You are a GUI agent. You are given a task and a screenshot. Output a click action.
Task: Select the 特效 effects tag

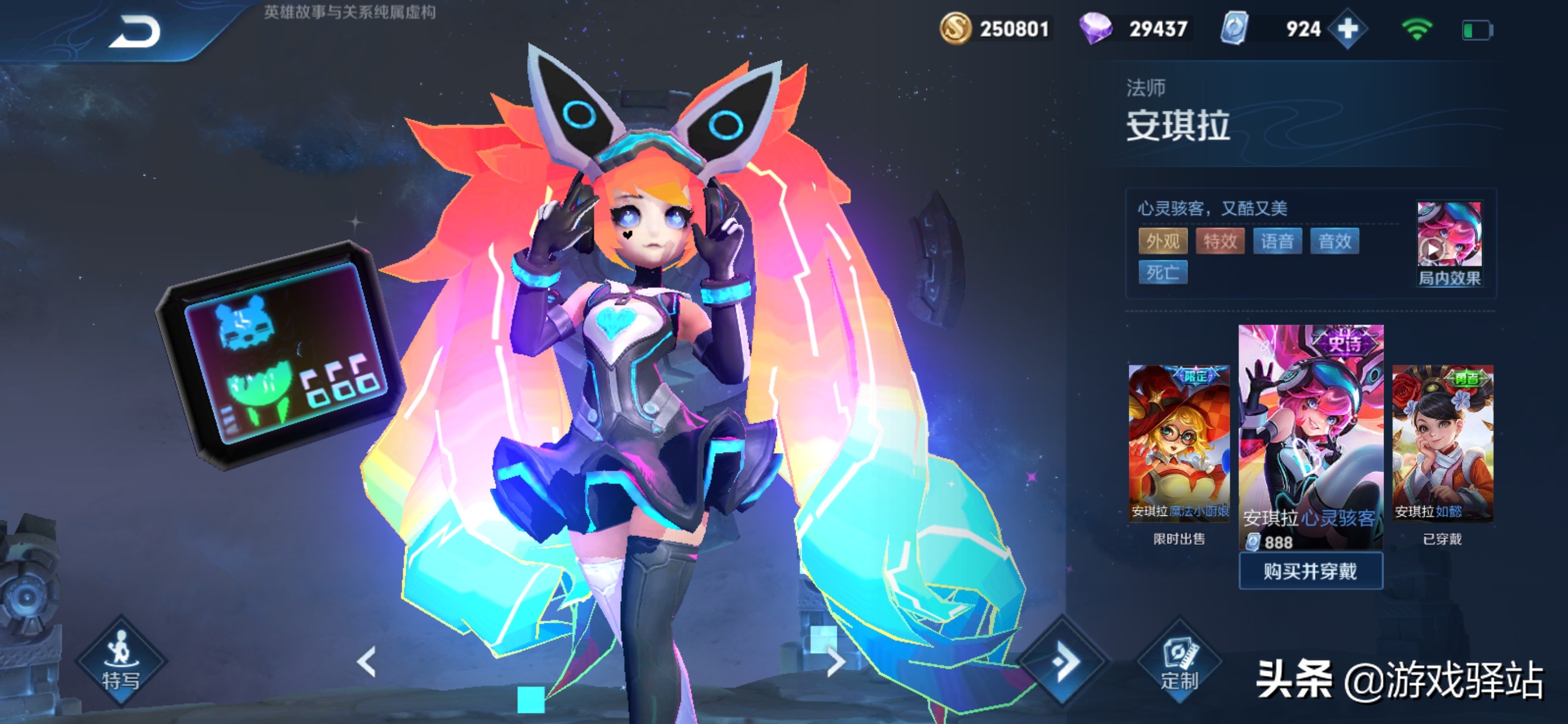click(1220, 241)
